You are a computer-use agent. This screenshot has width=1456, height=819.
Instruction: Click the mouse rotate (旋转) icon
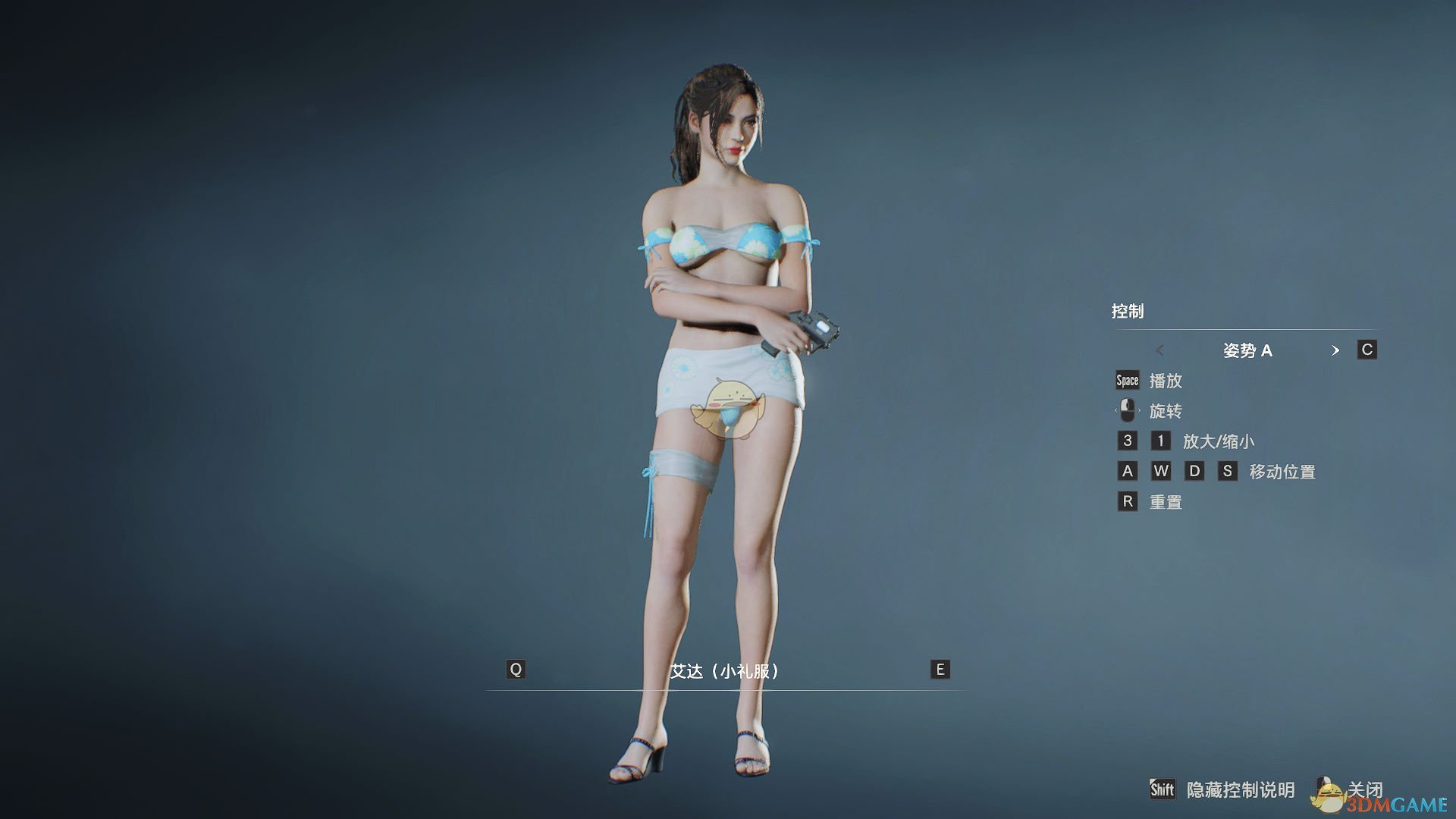coord(1127,410)
